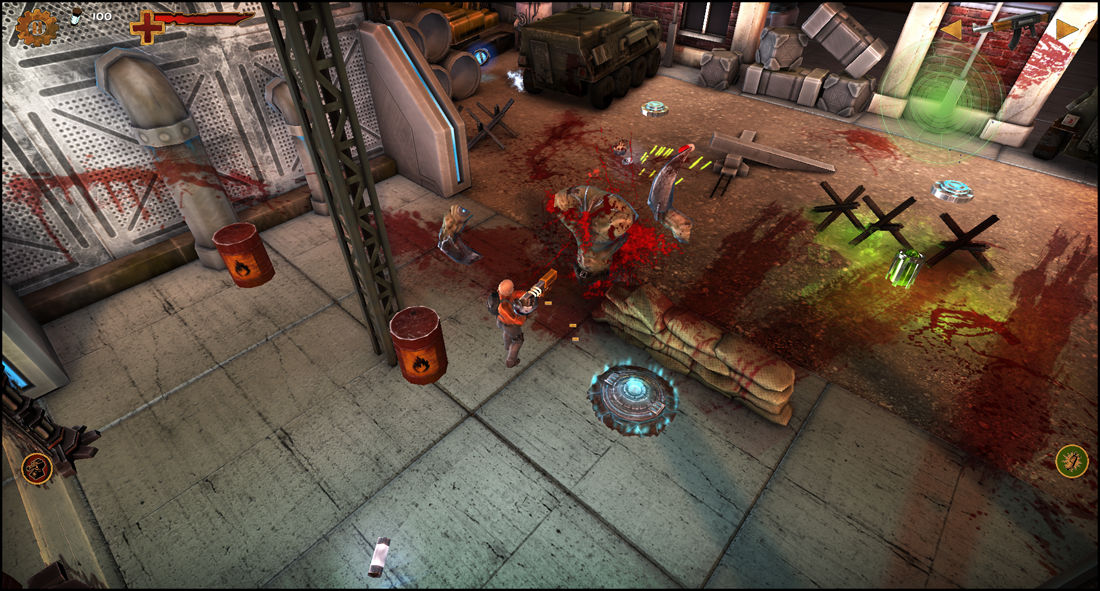Activate the round green bug icon at right edge
This screenshot has width=1100, height=591.
click(1072, 461)
